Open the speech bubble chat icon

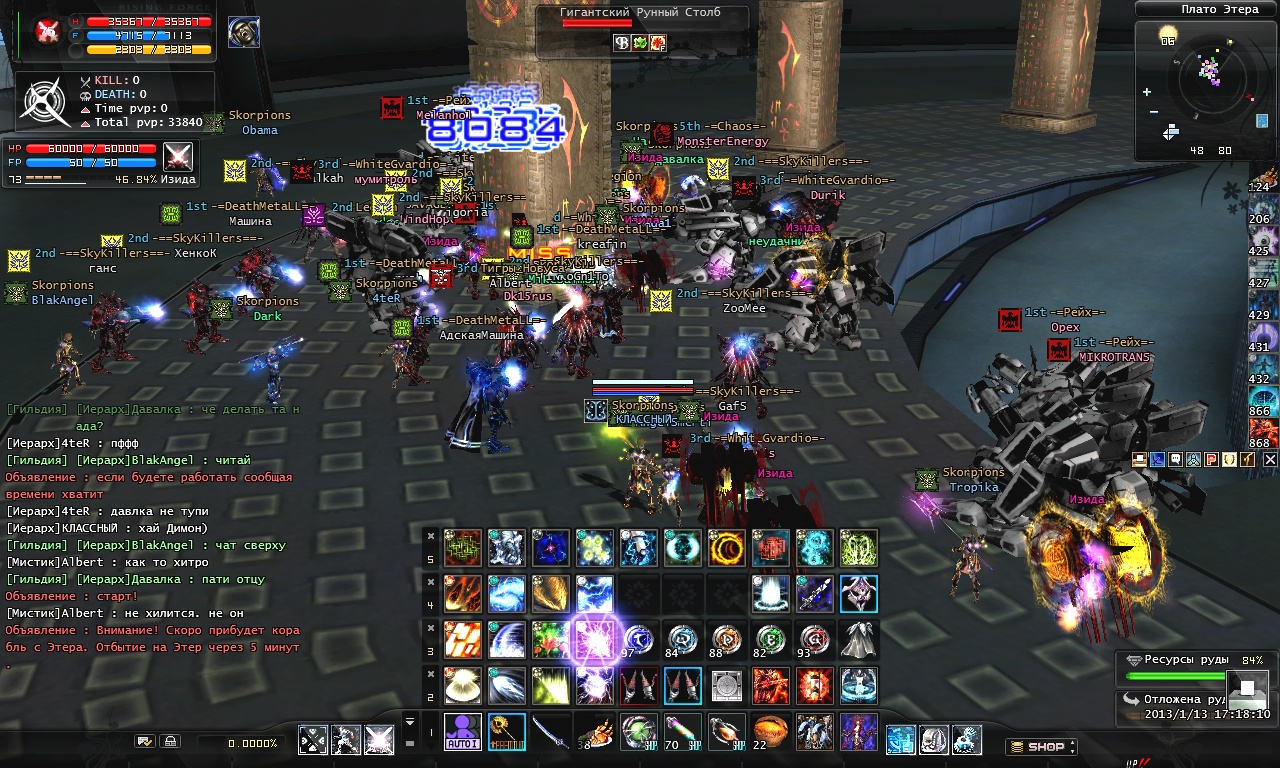pyautogui.click(x=1175, y=459)
